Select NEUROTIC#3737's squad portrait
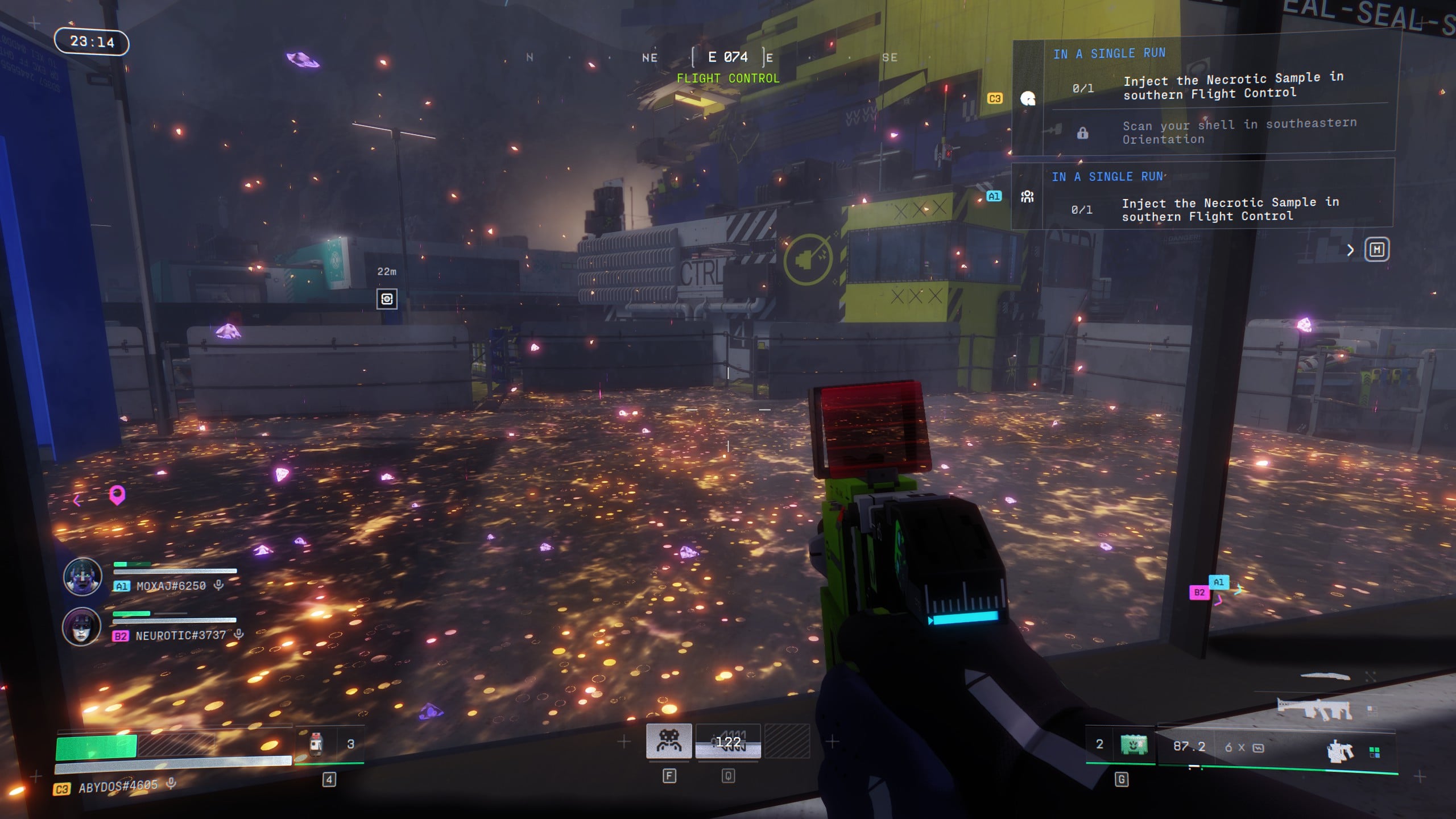 [81, 626]
